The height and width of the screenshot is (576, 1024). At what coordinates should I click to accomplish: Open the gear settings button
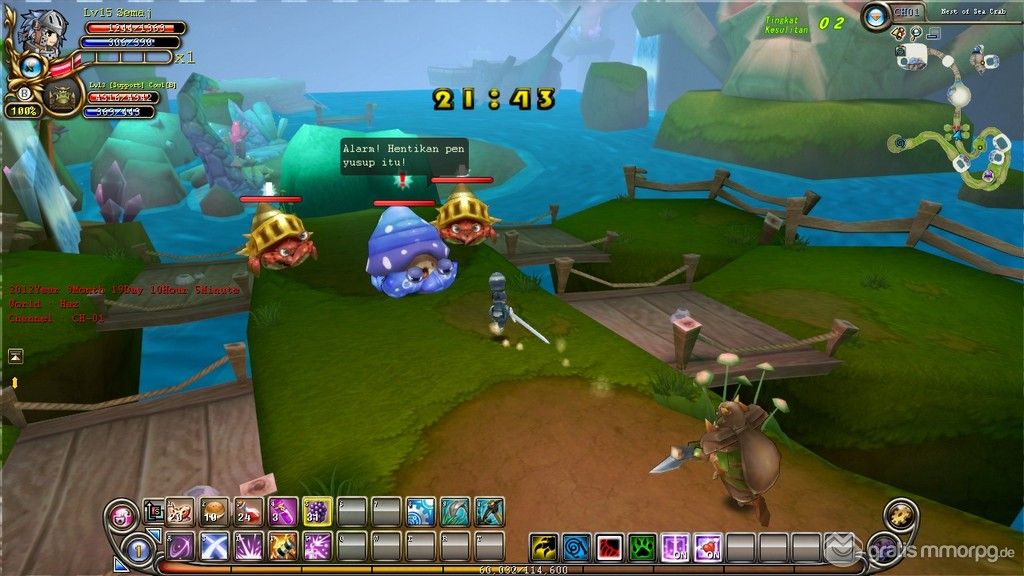point(900,516)
